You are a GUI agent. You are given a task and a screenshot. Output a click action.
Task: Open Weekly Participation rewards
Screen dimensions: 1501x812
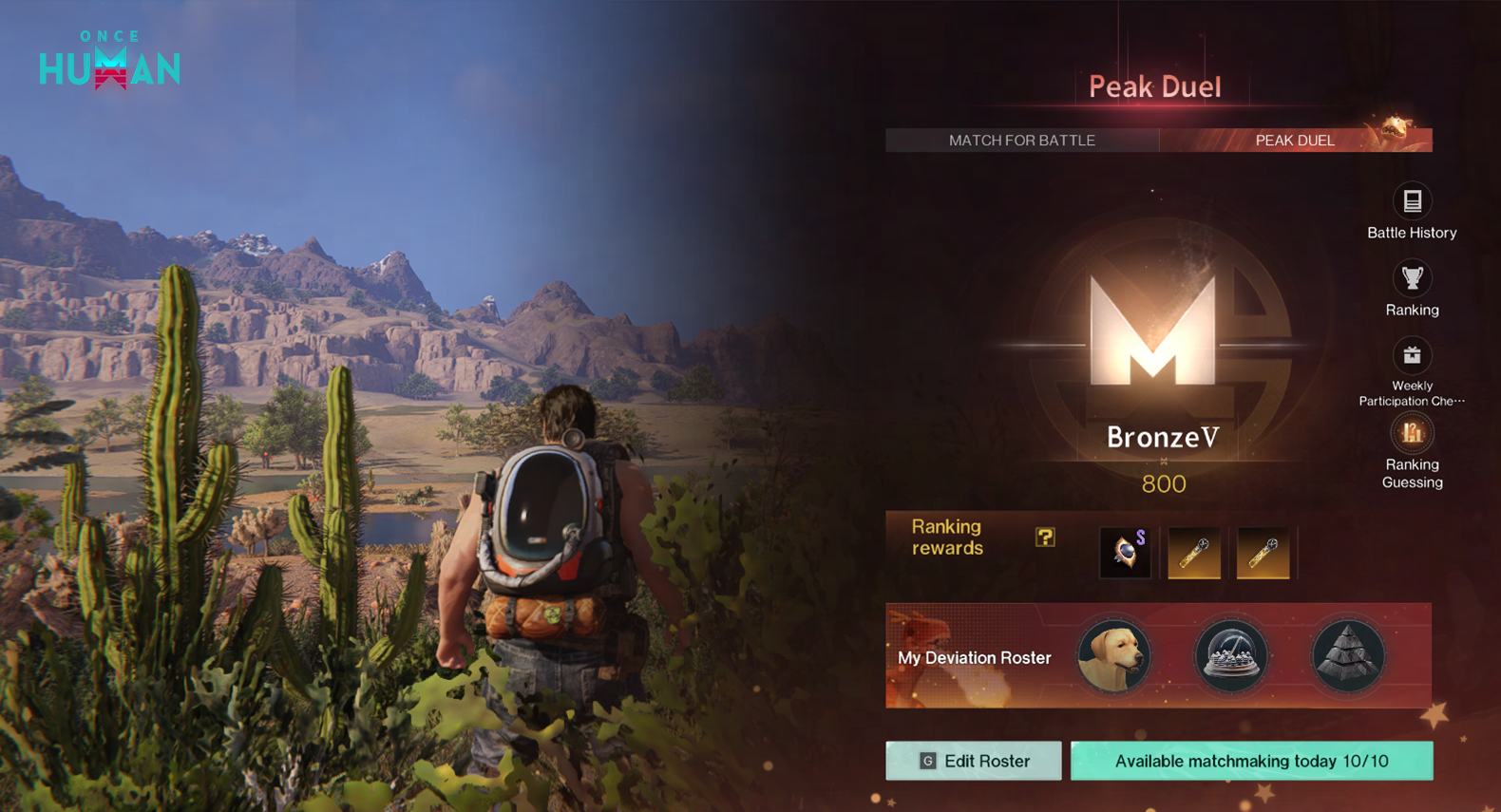coord(1412,356)
